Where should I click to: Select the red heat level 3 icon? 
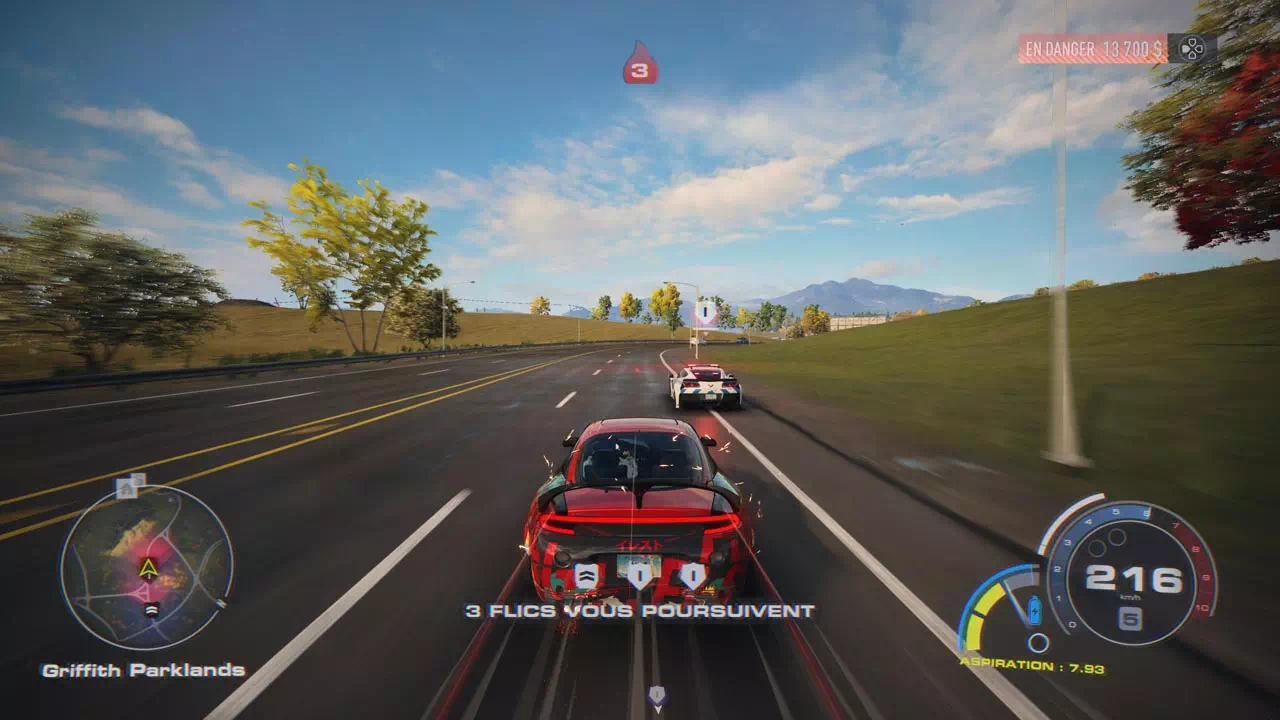click(x=640, y=64)
